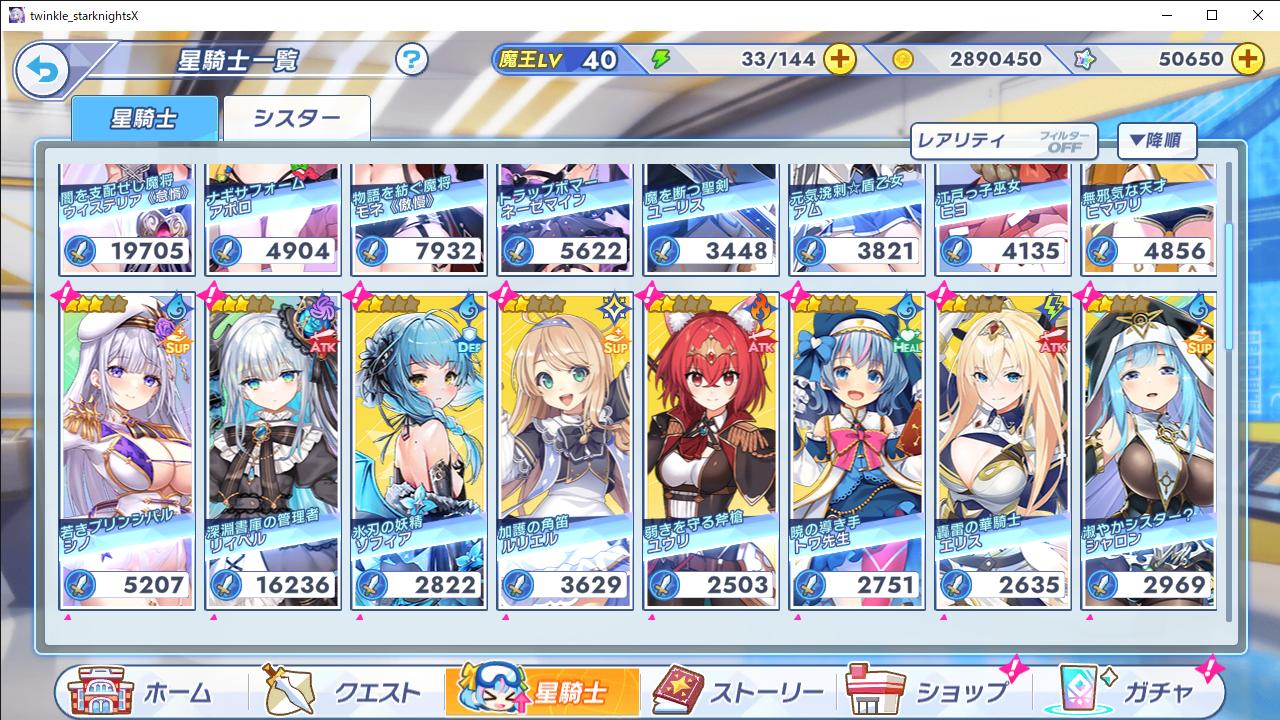Open the ストーリー menu
Screen dimensions: 1280x720
click(x=740, y=692)
